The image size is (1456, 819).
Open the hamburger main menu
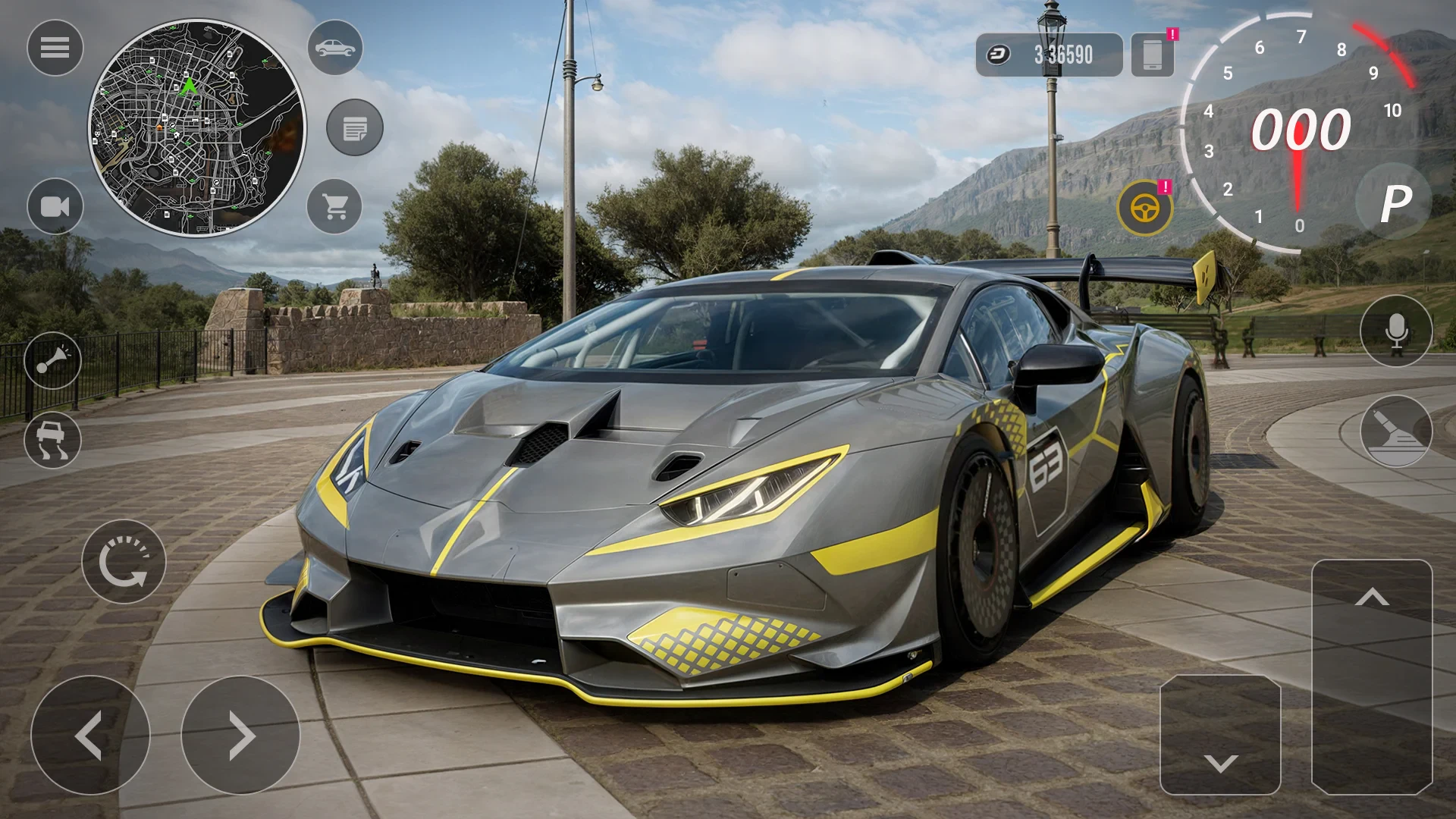(x=55, y=48)
